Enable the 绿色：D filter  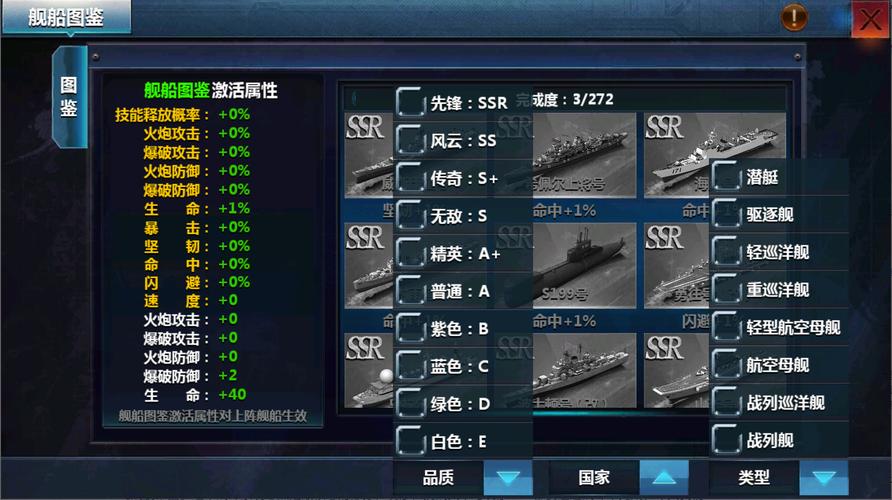(410, 403)
